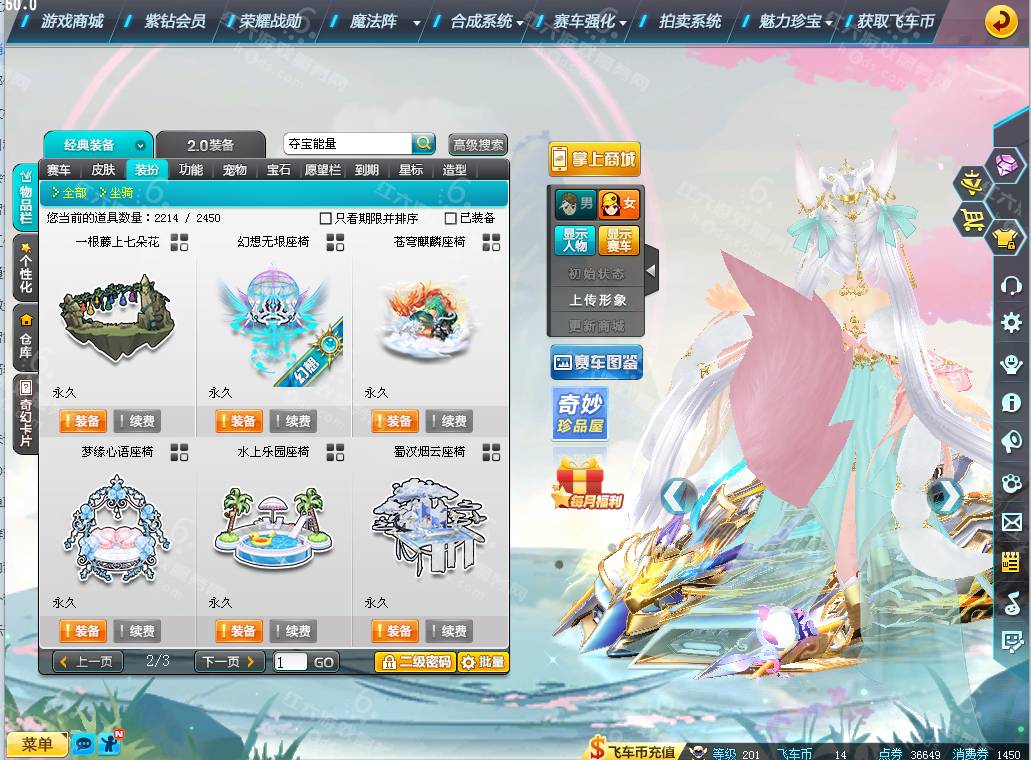Open the 赛车图鉴 car encyclopedia
Viewport: 1031px width, 760px height.
point(596,362)
